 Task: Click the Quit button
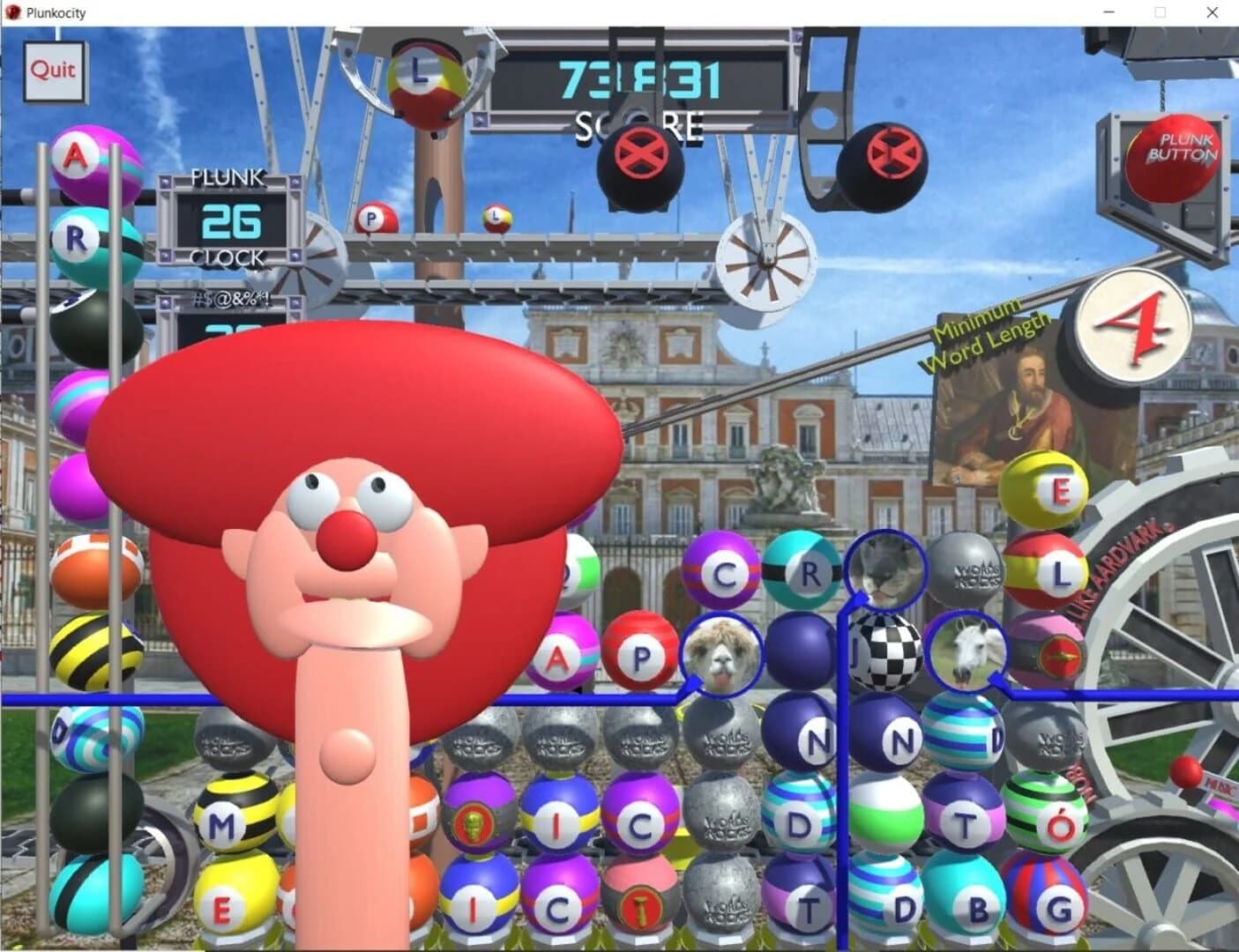tap(54, 71)
